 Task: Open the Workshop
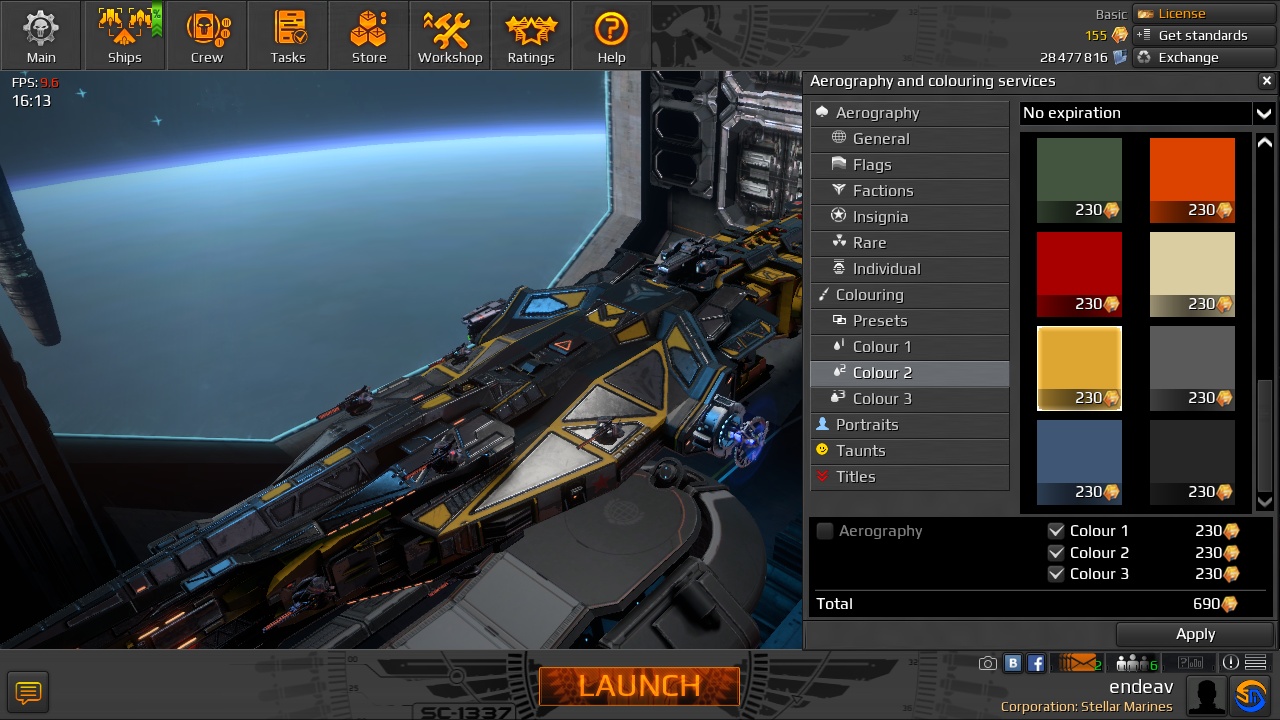[x=449, y=35]
